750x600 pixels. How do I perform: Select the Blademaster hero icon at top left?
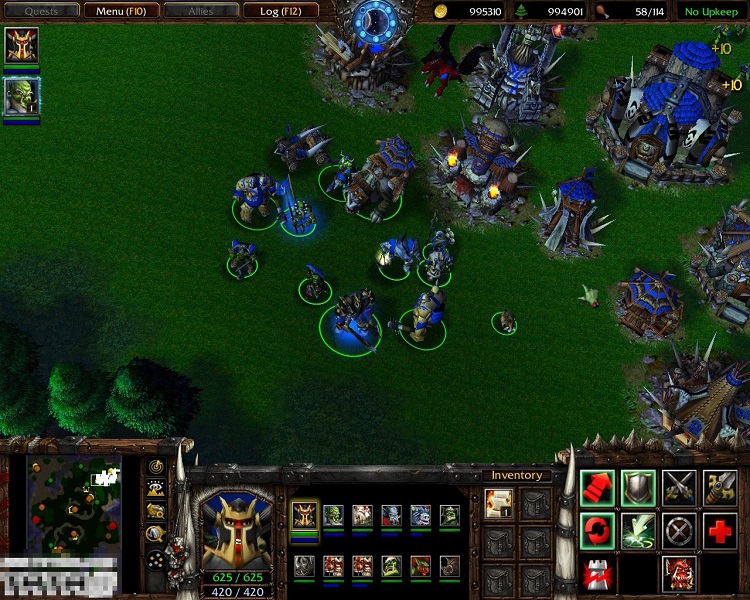click(20, 46)
